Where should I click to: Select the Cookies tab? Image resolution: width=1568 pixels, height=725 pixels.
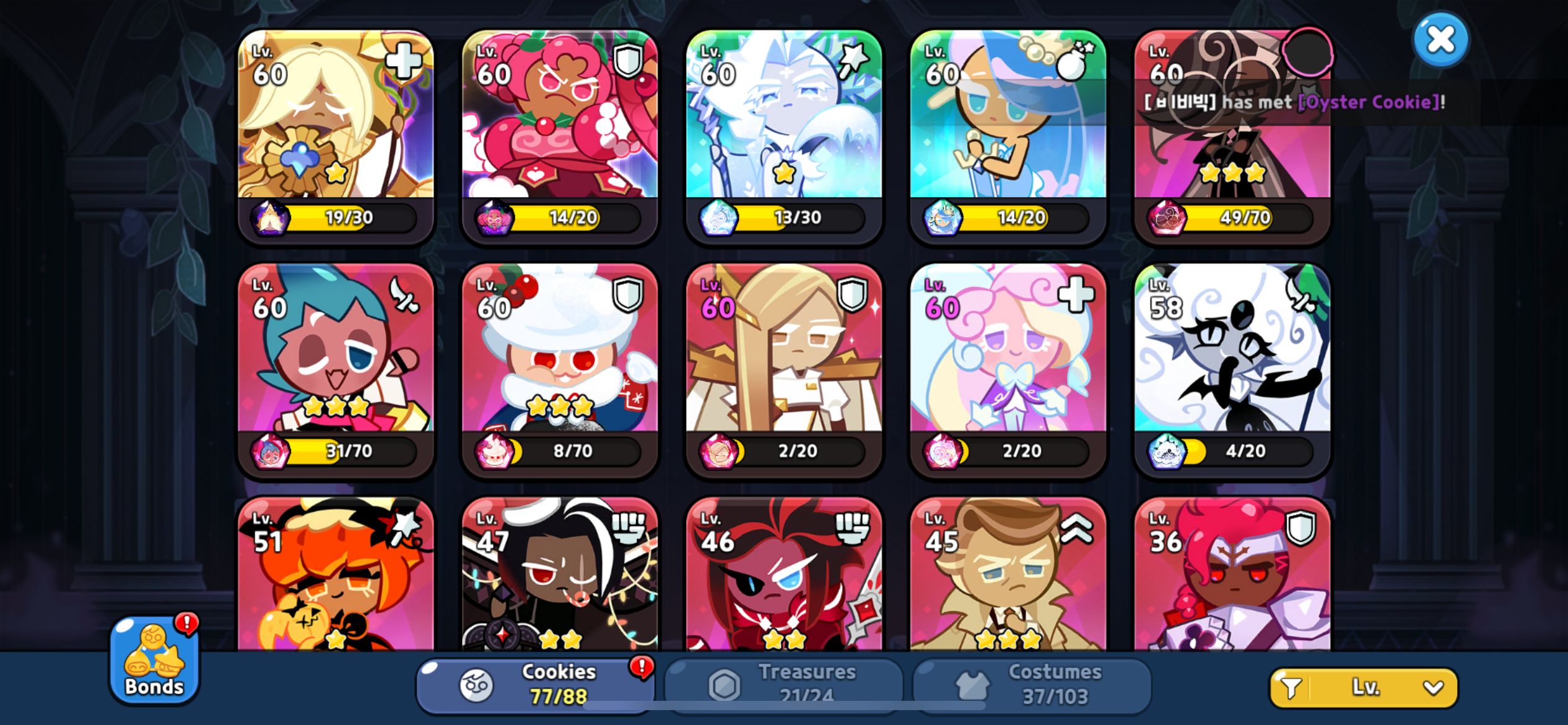pyautogui.click(x=539, y=683)
